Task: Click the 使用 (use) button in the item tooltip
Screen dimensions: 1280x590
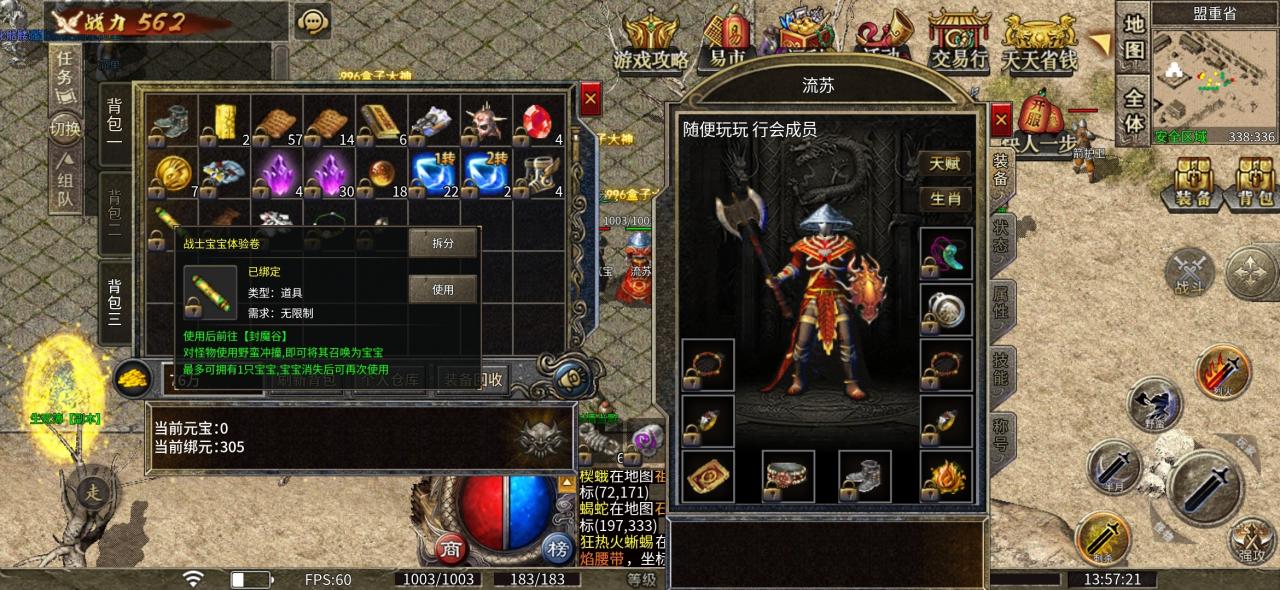Action: tap(442, 290)
